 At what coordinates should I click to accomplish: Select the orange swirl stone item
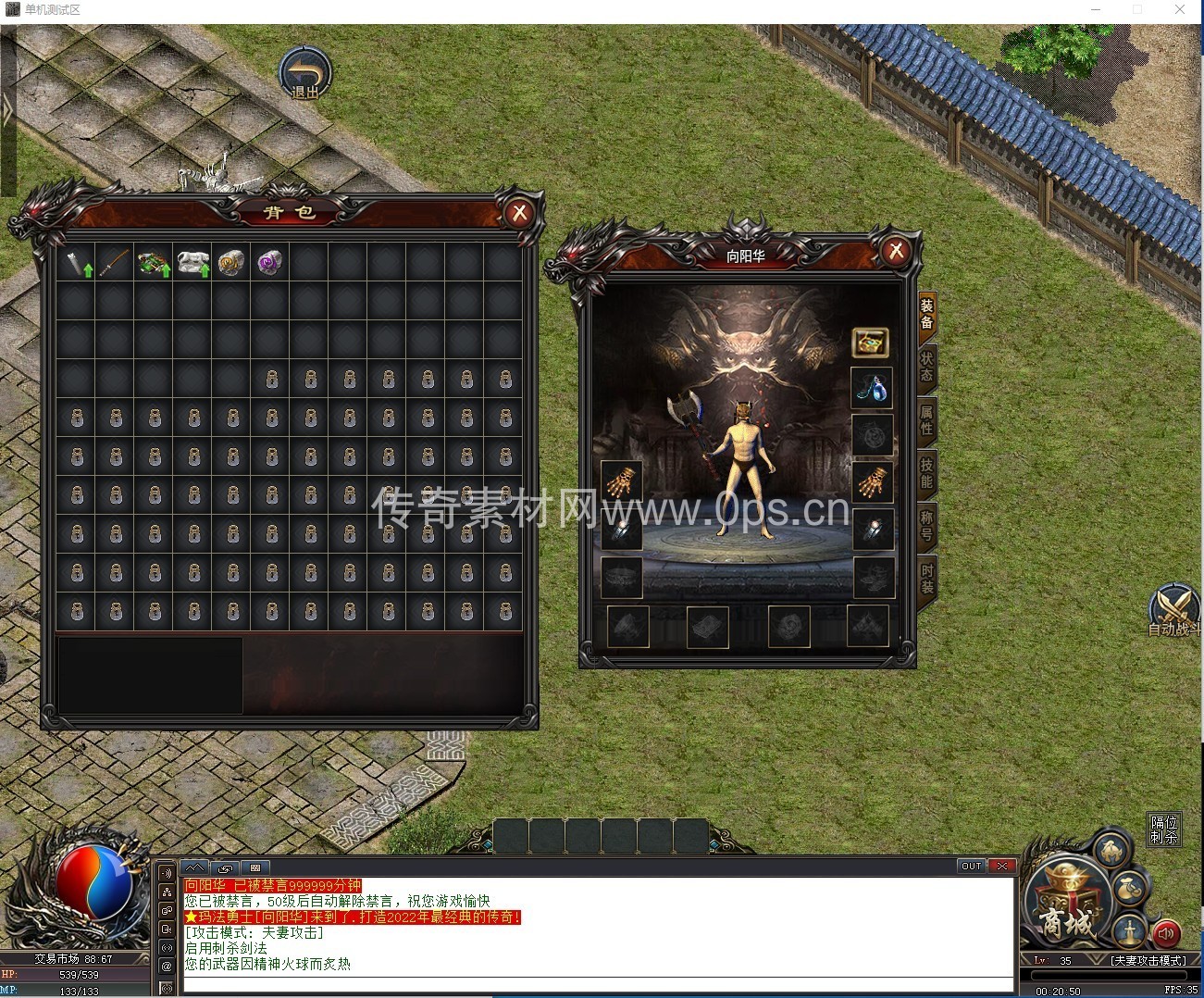pos(230,263)
